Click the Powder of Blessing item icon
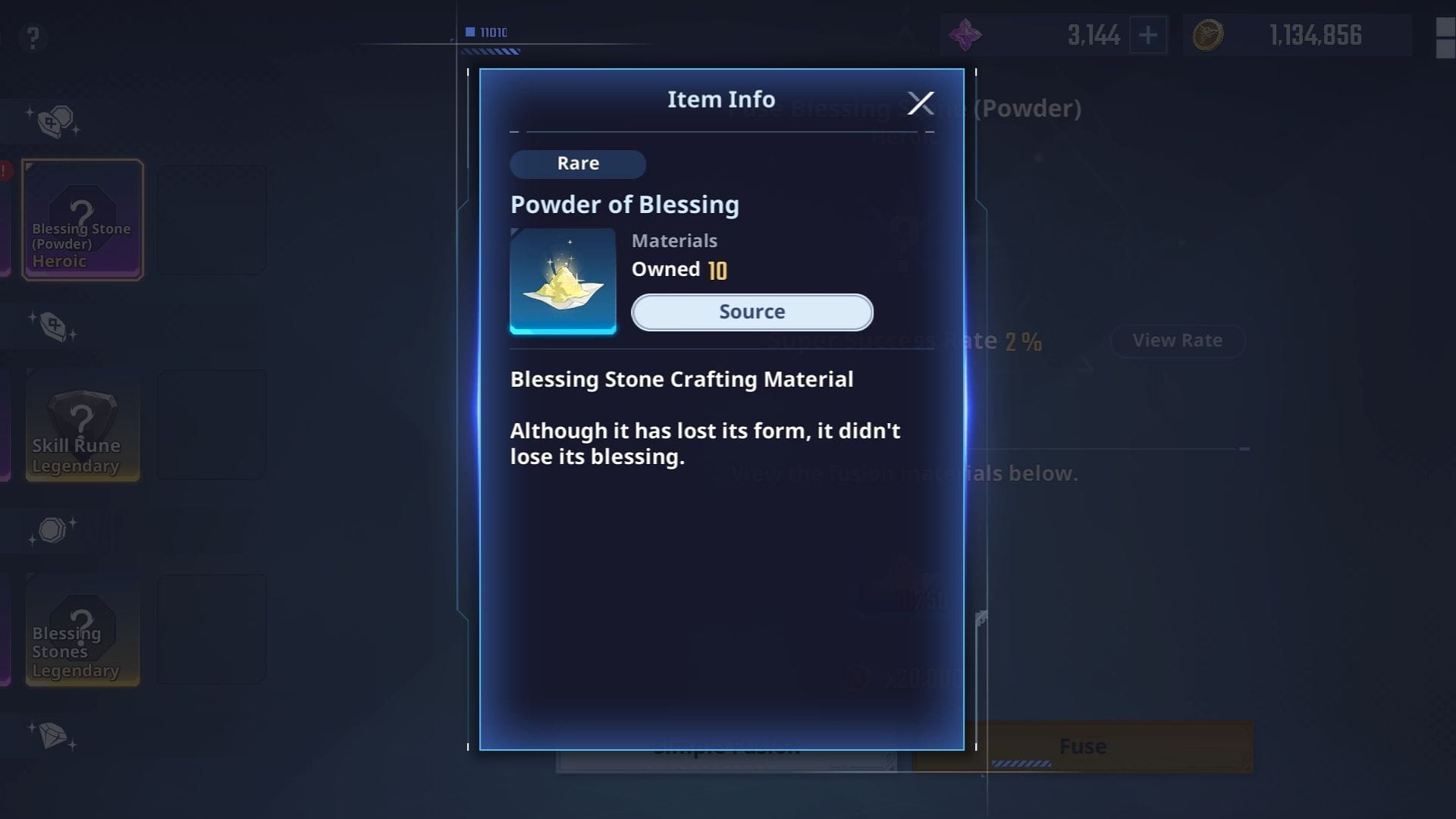 [x=563, y=280]
